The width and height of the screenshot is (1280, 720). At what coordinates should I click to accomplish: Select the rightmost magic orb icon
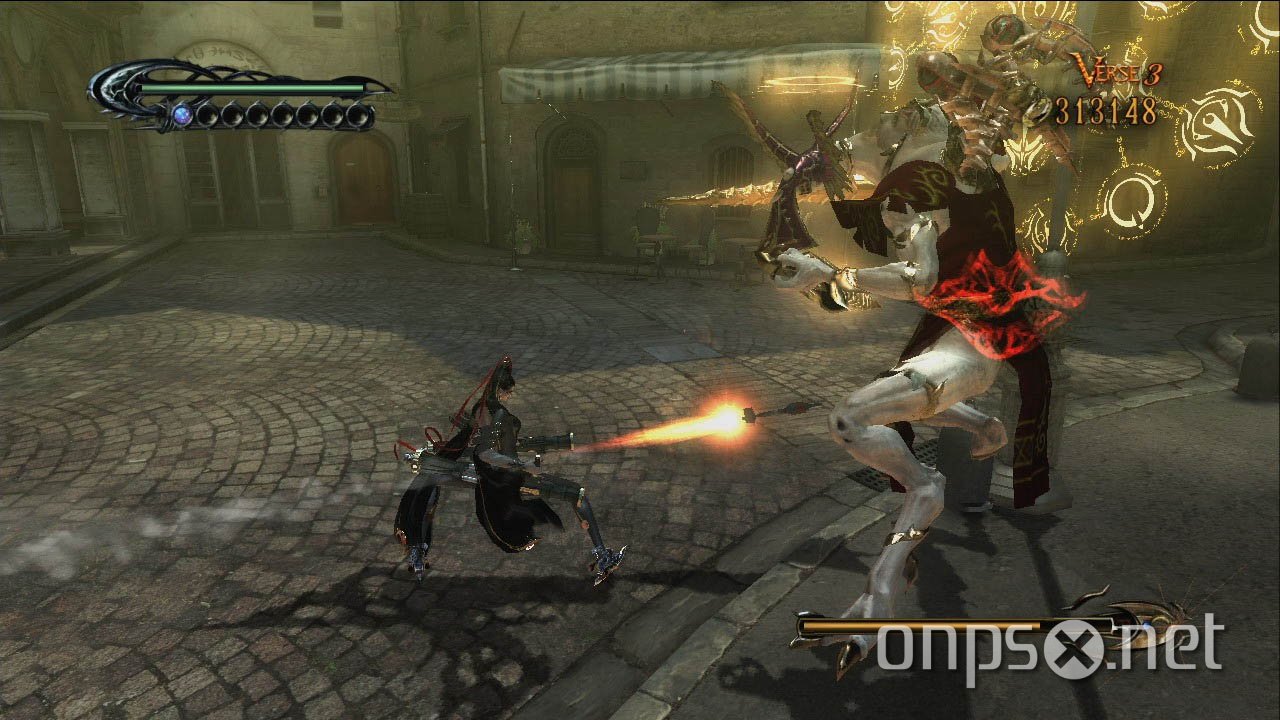point(360,114)
